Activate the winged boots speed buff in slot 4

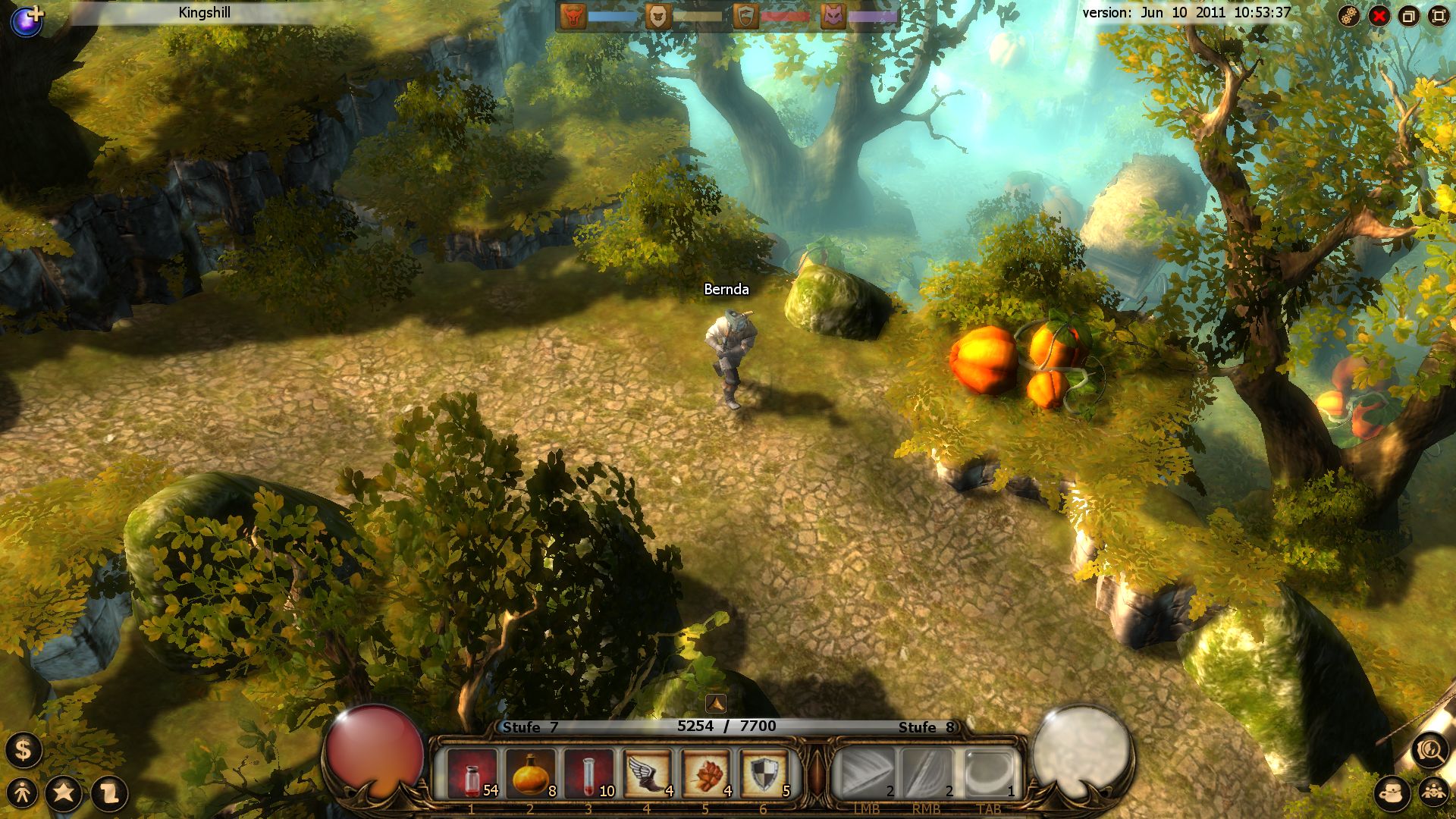(x=649, y=772)
